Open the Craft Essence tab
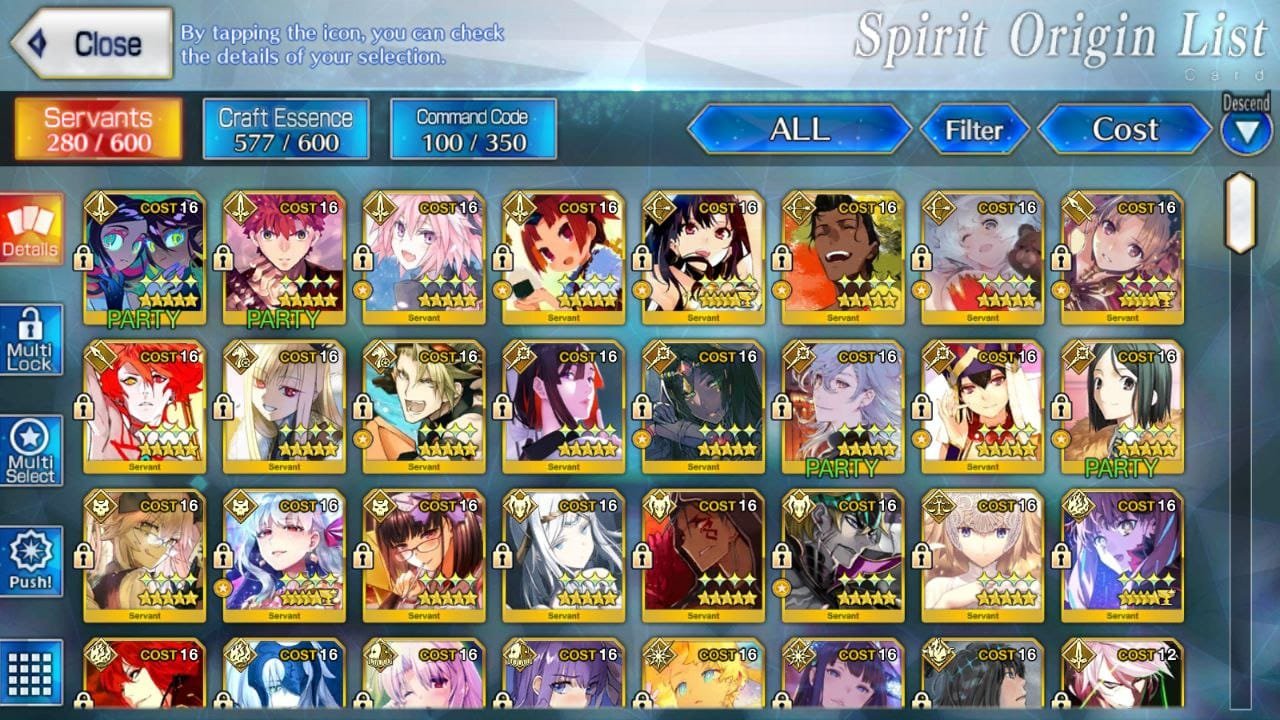Image resolution: width=1280 pixels, height=720 pixels. [x=286, y=129]
